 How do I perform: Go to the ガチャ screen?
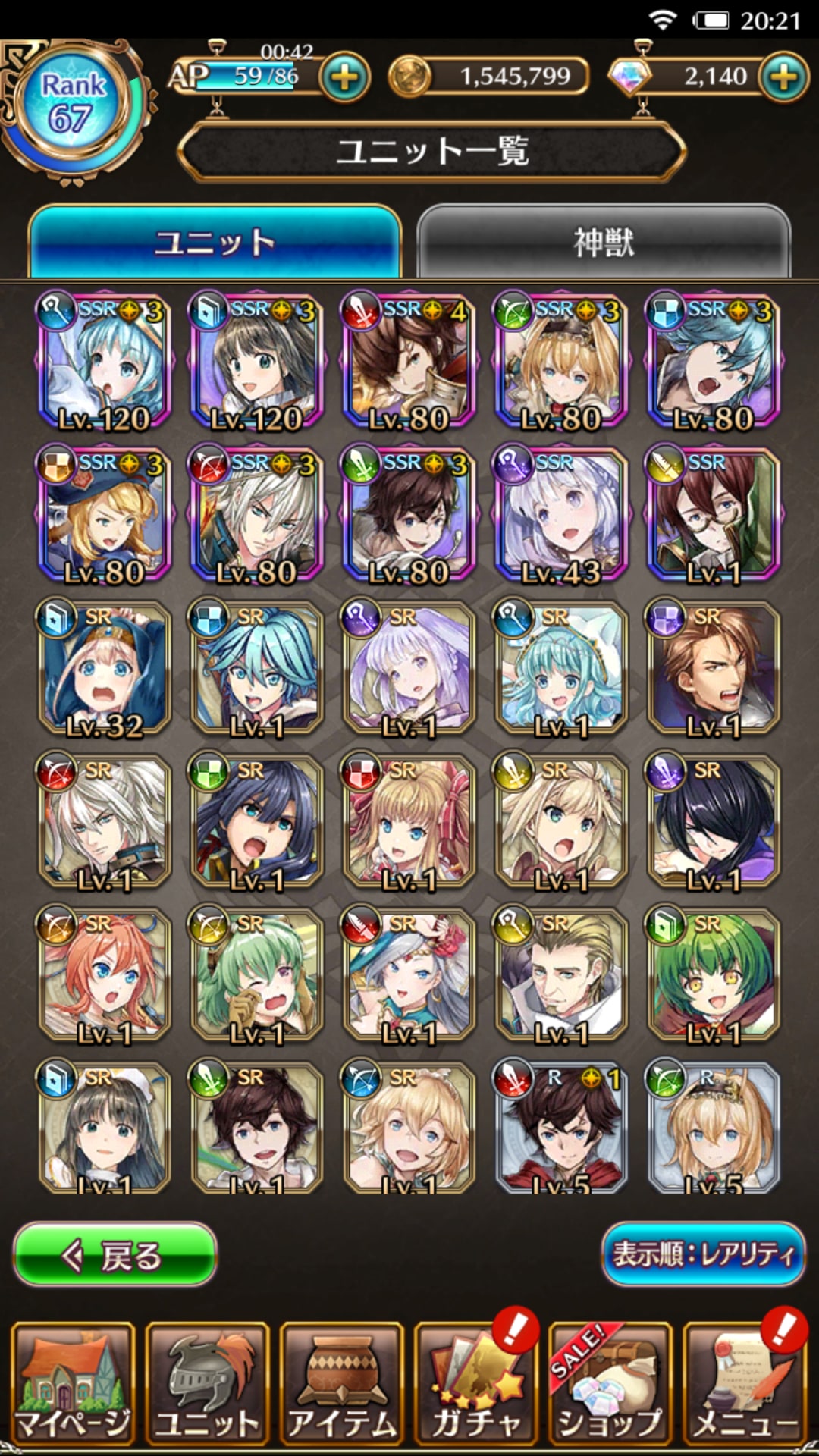tap(476, 1383)
